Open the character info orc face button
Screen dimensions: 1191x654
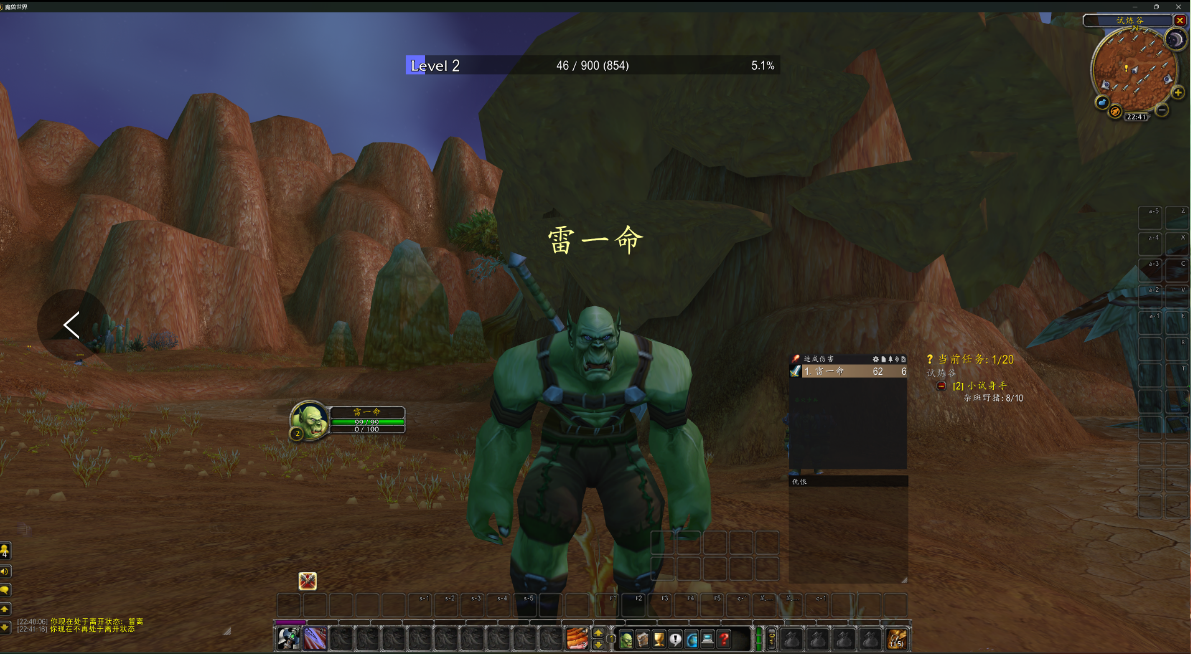pos(626,639)
